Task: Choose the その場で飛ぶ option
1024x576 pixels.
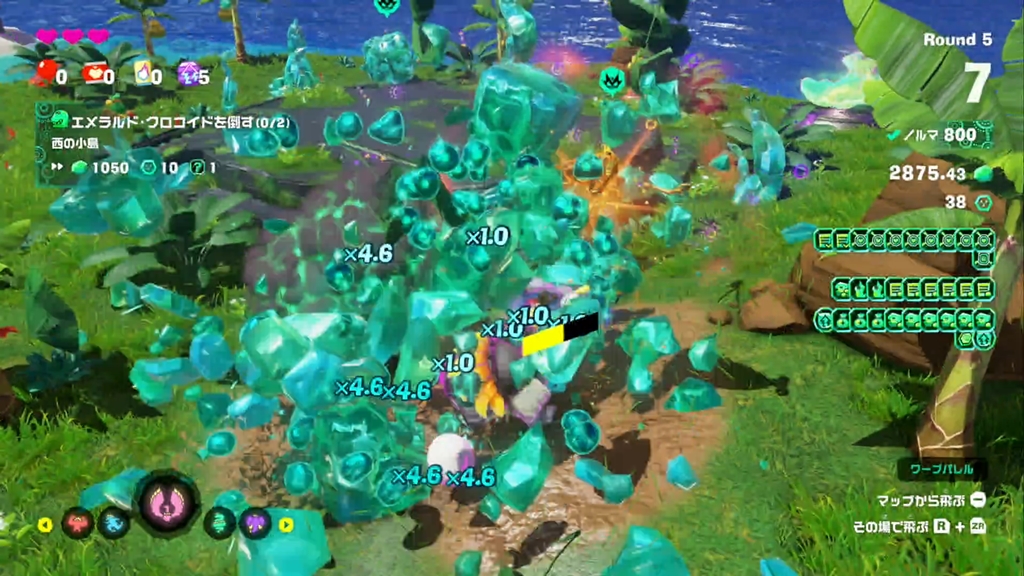Action: pos(892,526)
